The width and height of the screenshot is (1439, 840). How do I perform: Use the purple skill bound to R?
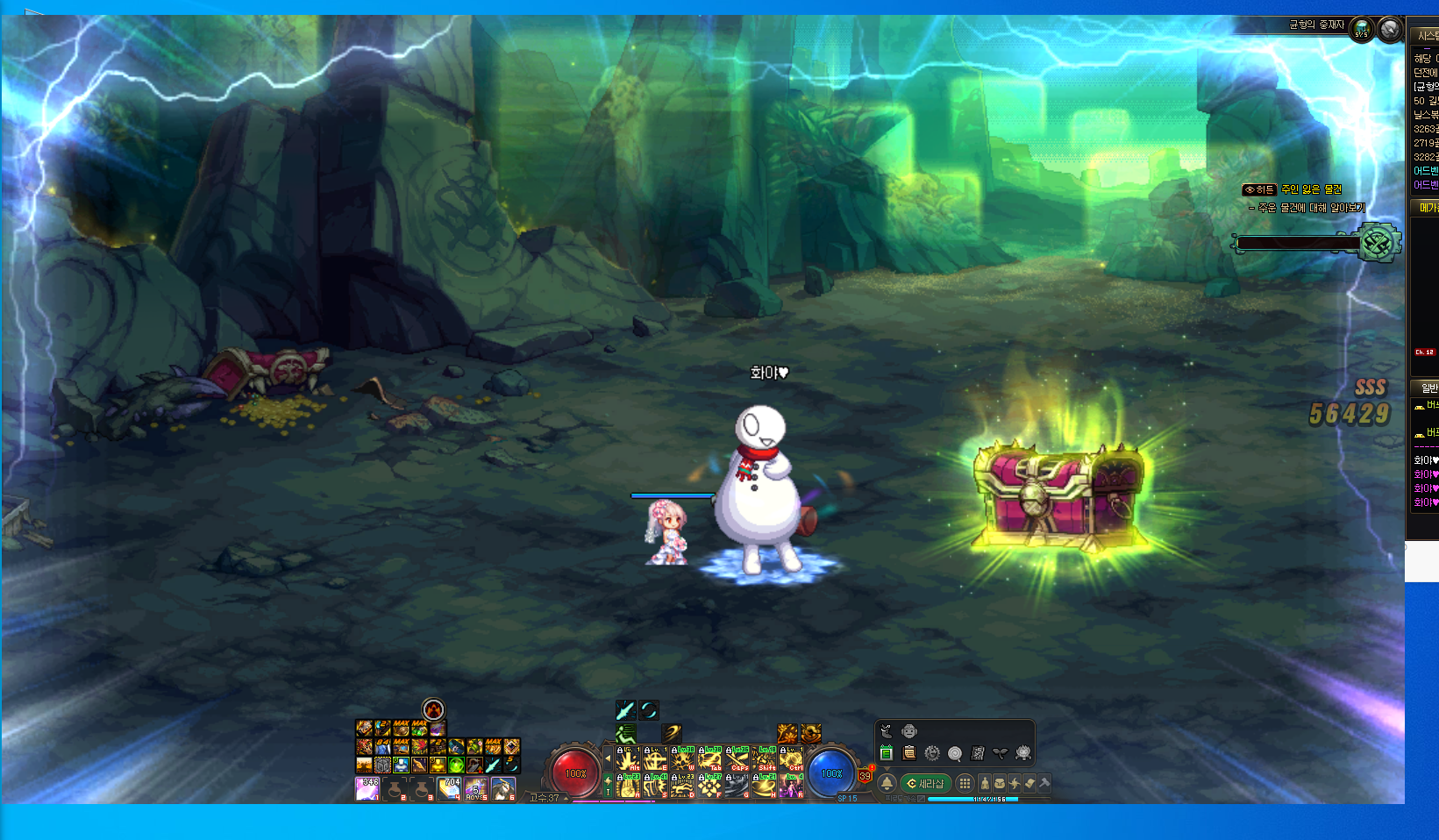pyautogui.click(x=791, y=786)
